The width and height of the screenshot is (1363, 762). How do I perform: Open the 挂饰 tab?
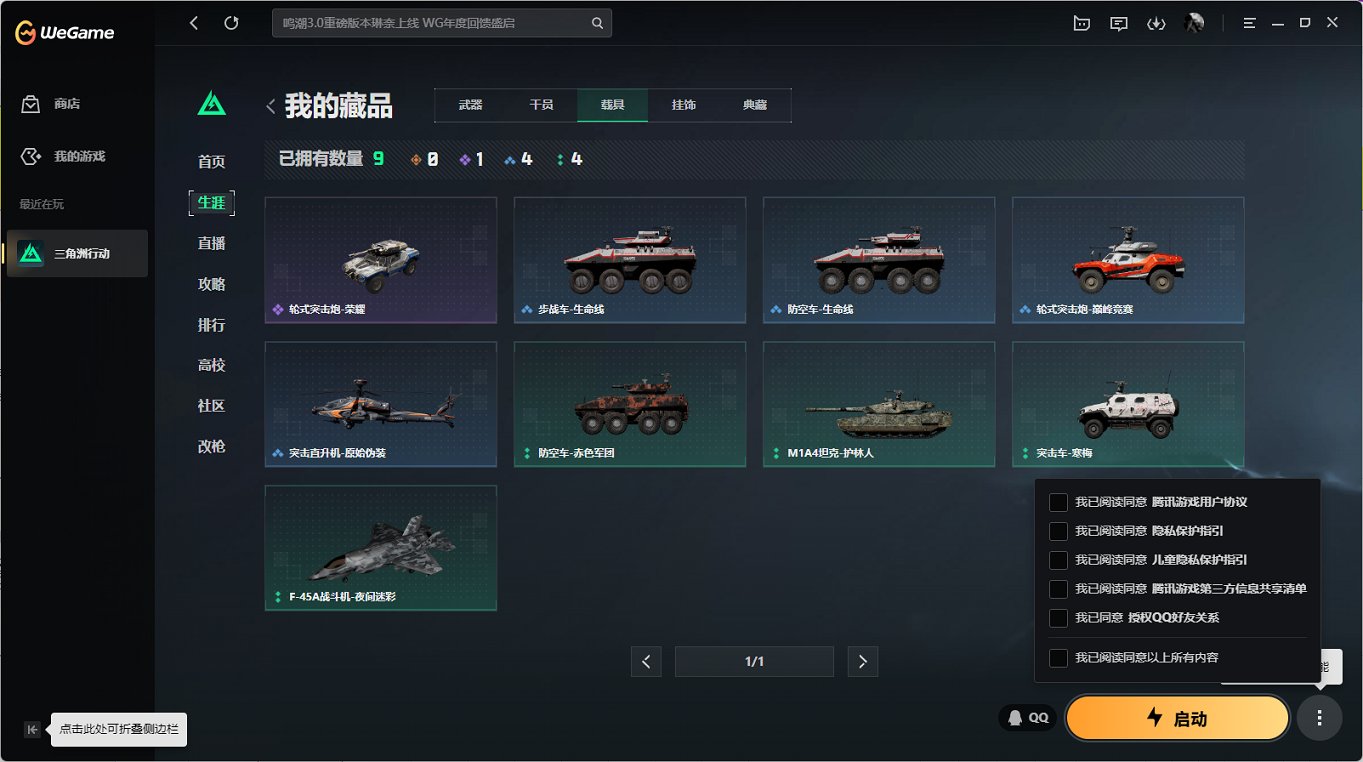(x=684, y=104)
